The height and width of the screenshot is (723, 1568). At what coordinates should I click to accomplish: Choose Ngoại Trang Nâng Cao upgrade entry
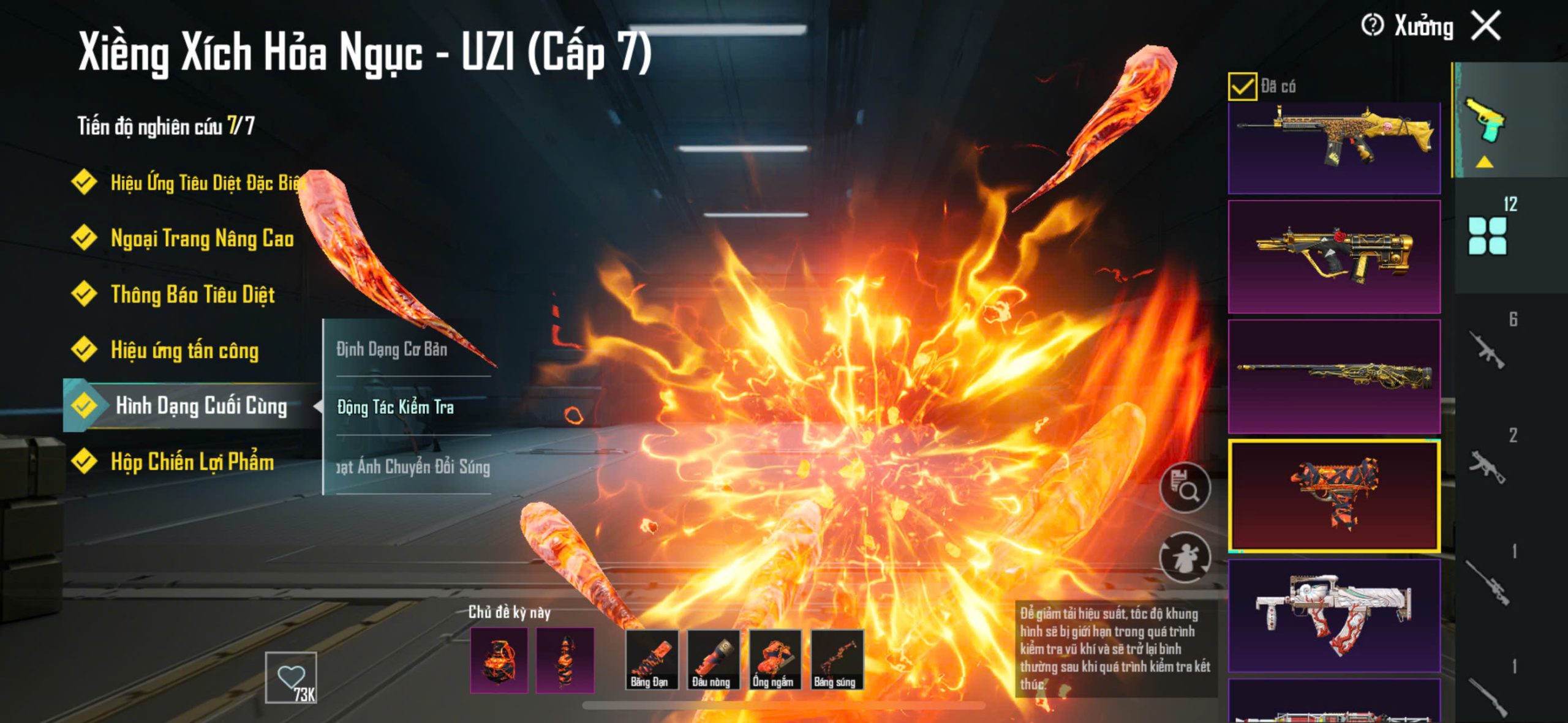tap(202, 238)
